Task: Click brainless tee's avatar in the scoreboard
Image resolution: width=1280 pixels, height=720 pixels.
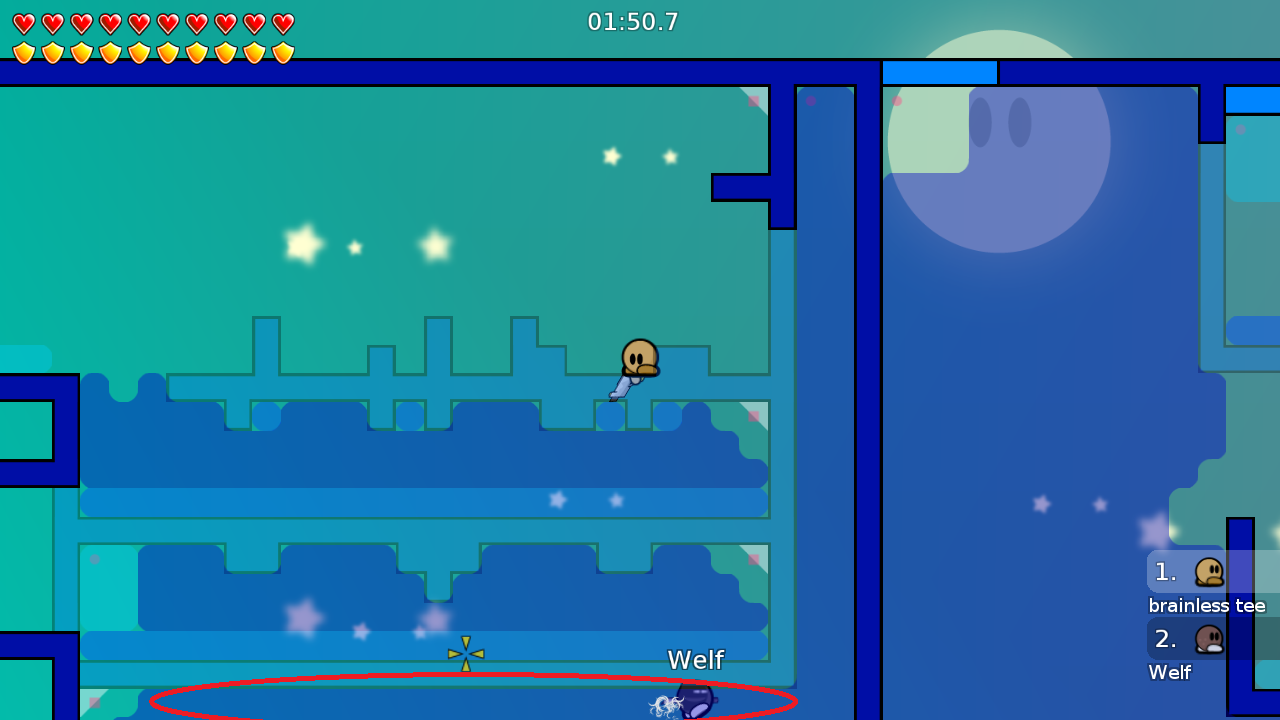Action: [1210, 571]
